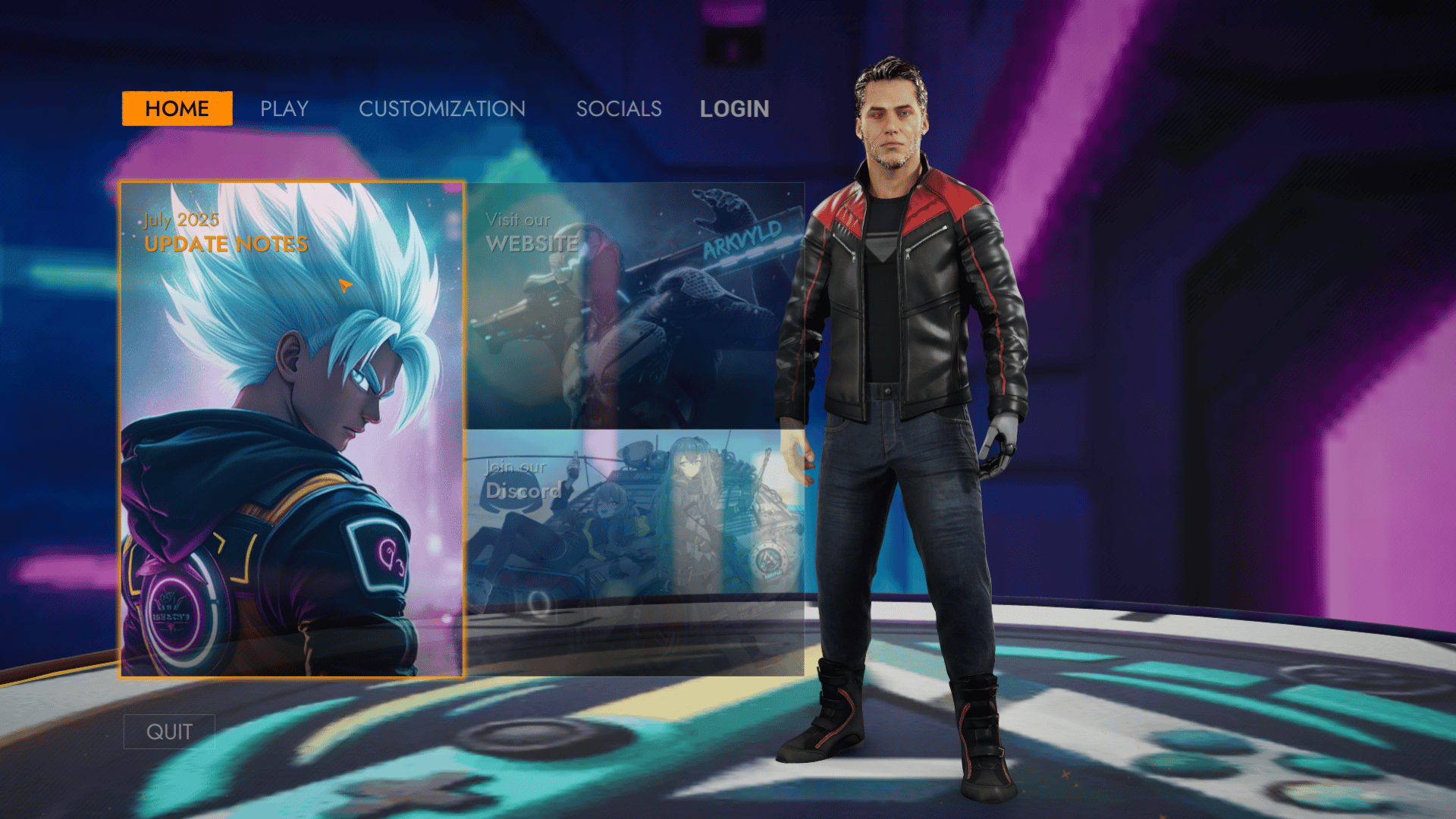
Task: Select the July 2025 date label
Action: click(x=180, y=220)
